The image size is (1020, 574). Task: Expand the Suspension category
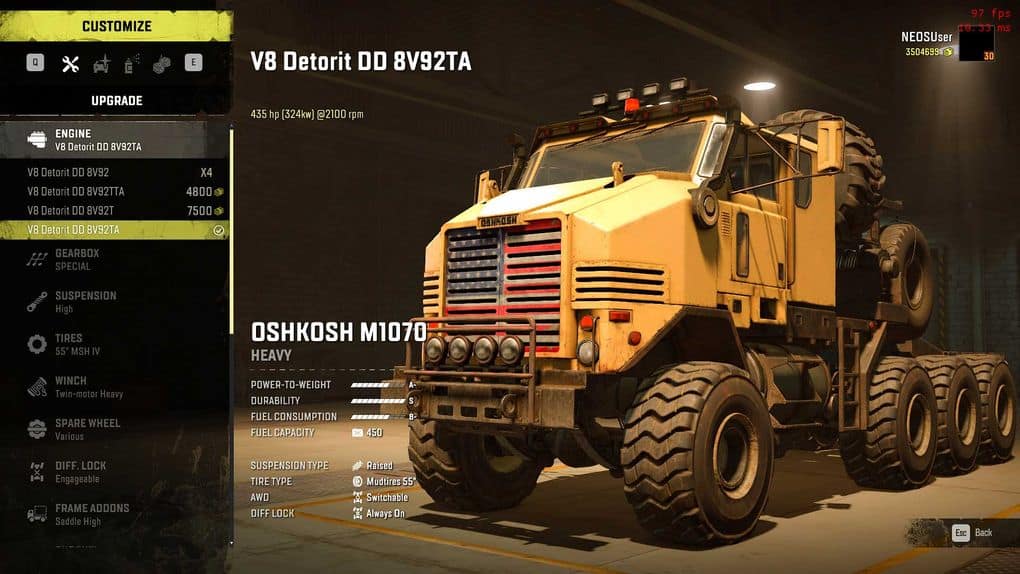(114, 302)
